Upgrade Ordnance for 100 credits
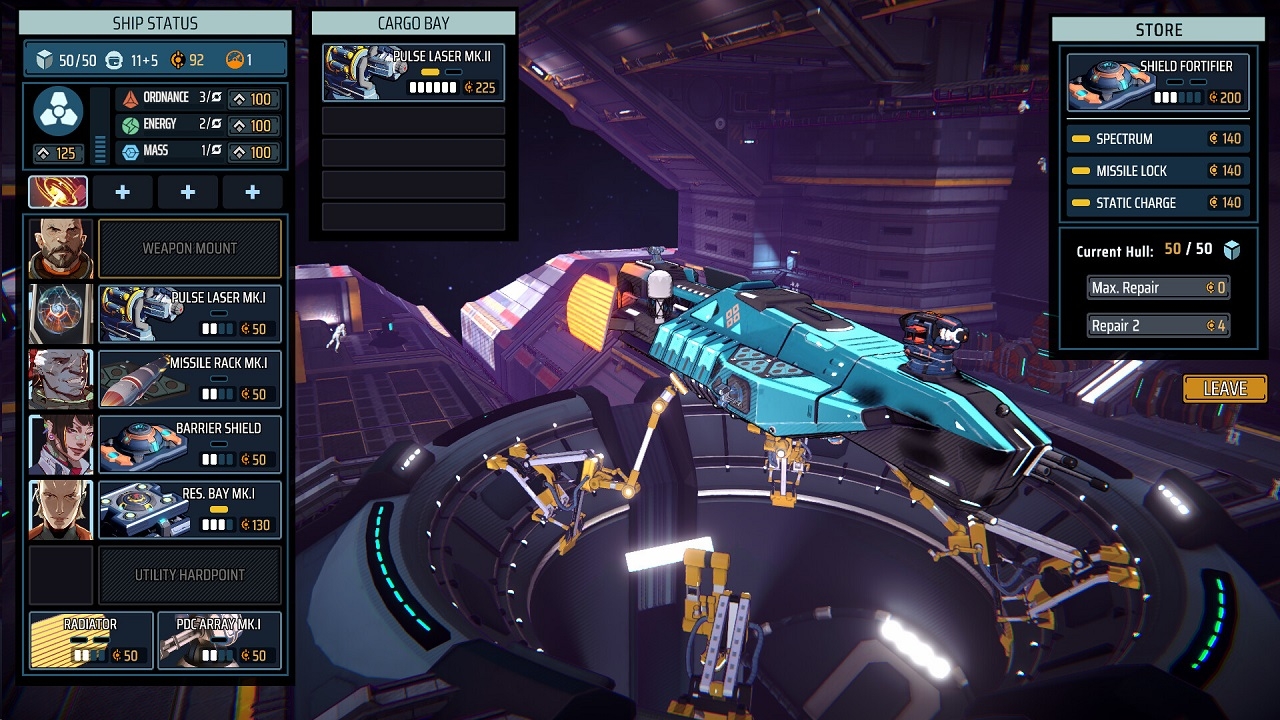This screenshot has width=1280, height=720. 252,99
